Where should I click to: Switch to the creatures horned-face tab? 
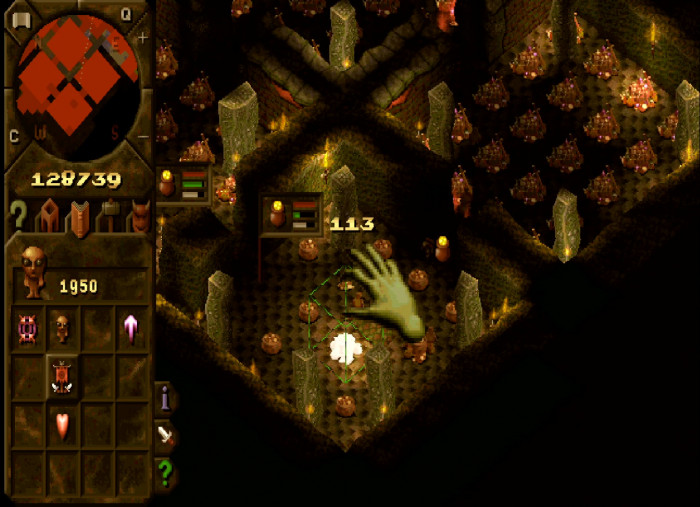pyautogui.click(x=140, y=215)
